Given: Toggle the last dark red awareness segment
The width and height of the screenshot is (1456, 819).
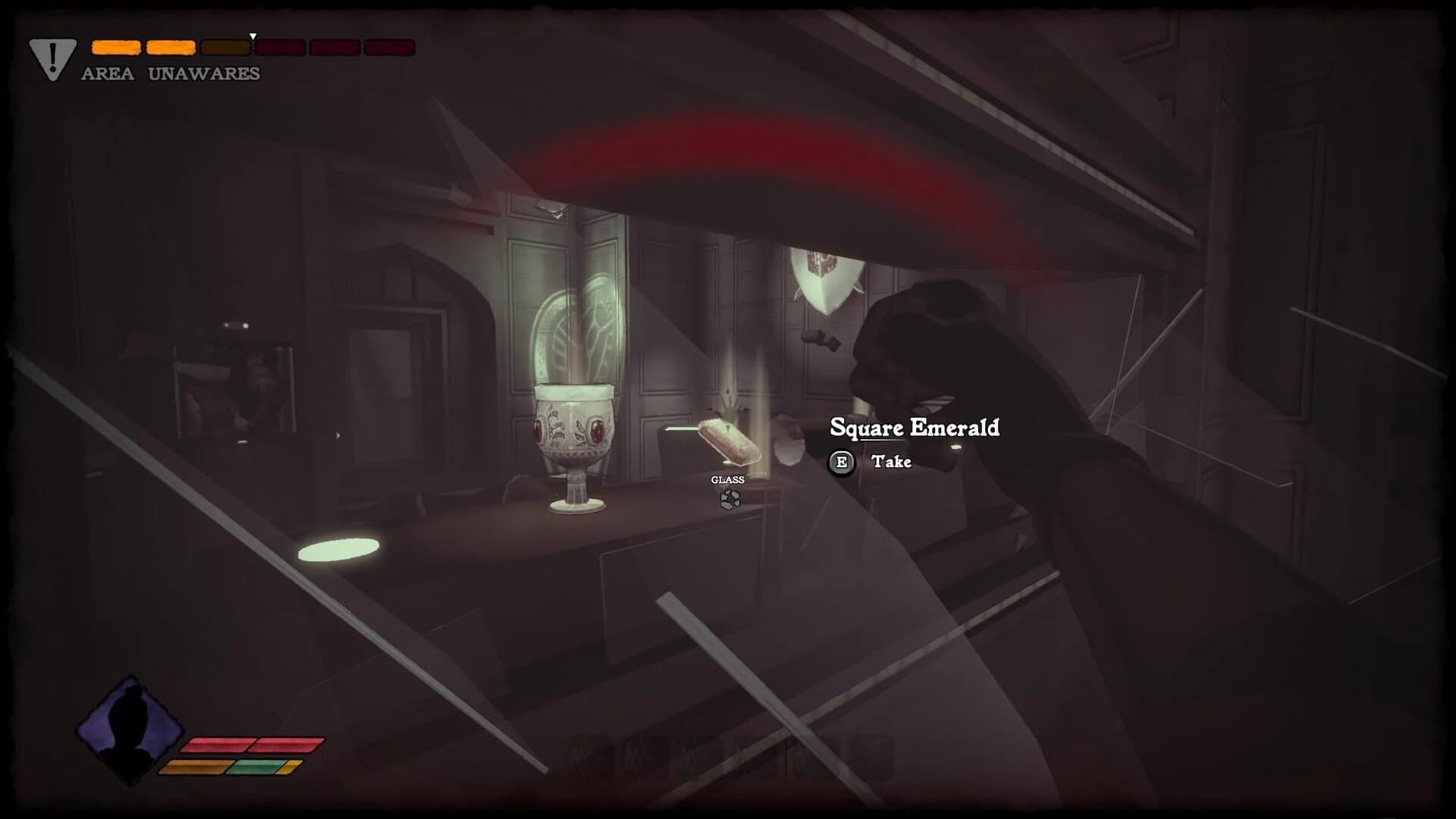Looking at the screenshot, I should (x=388, y=47).
